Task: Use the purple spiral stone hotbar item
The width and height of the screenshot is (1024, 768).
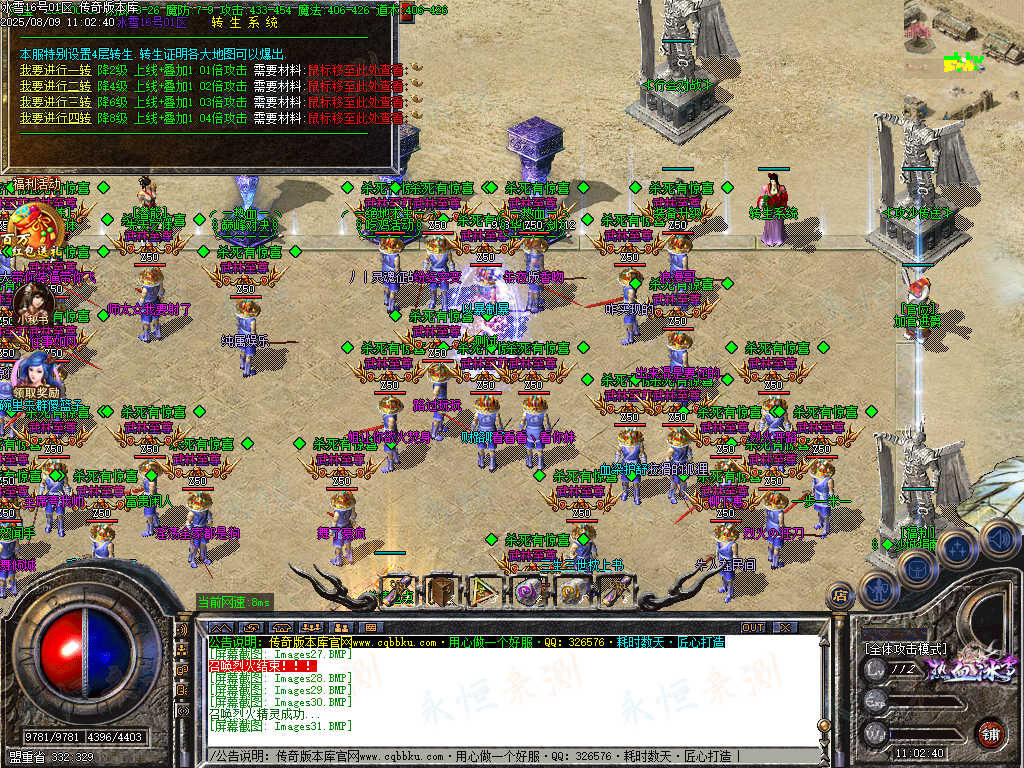Action: click(527, 592)
